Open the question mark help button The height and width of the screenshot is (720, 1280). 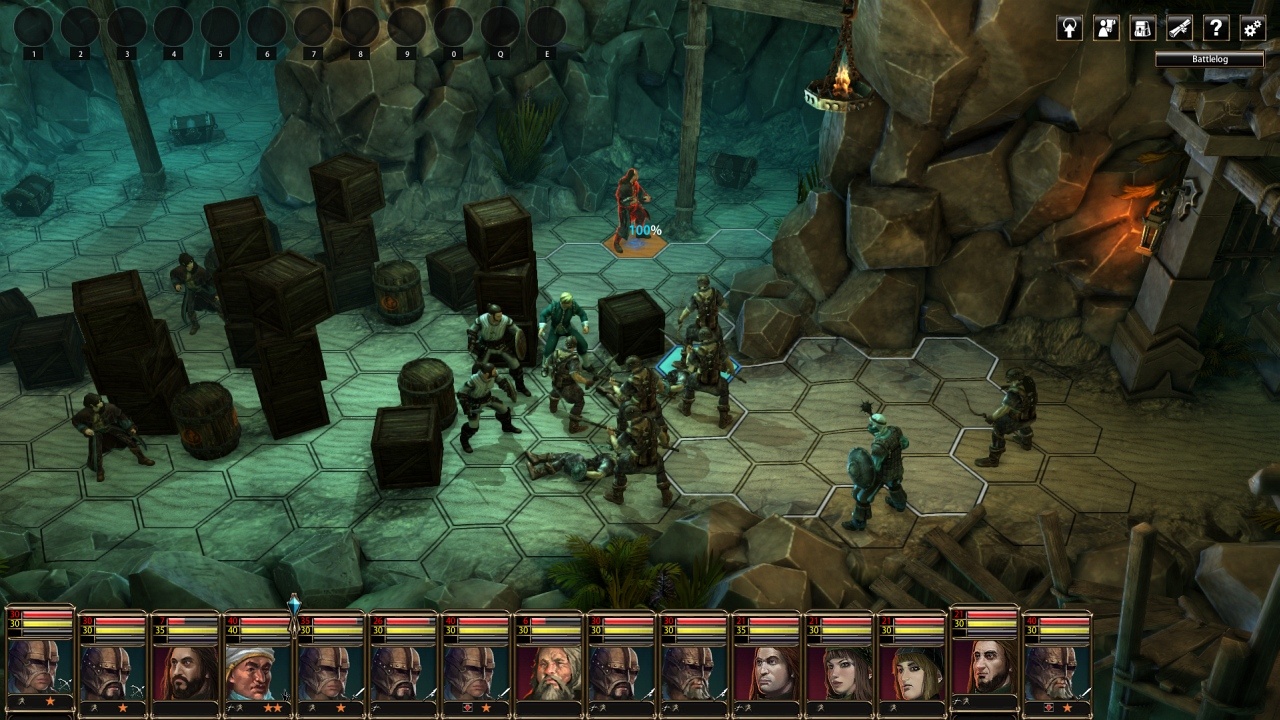1215,28
